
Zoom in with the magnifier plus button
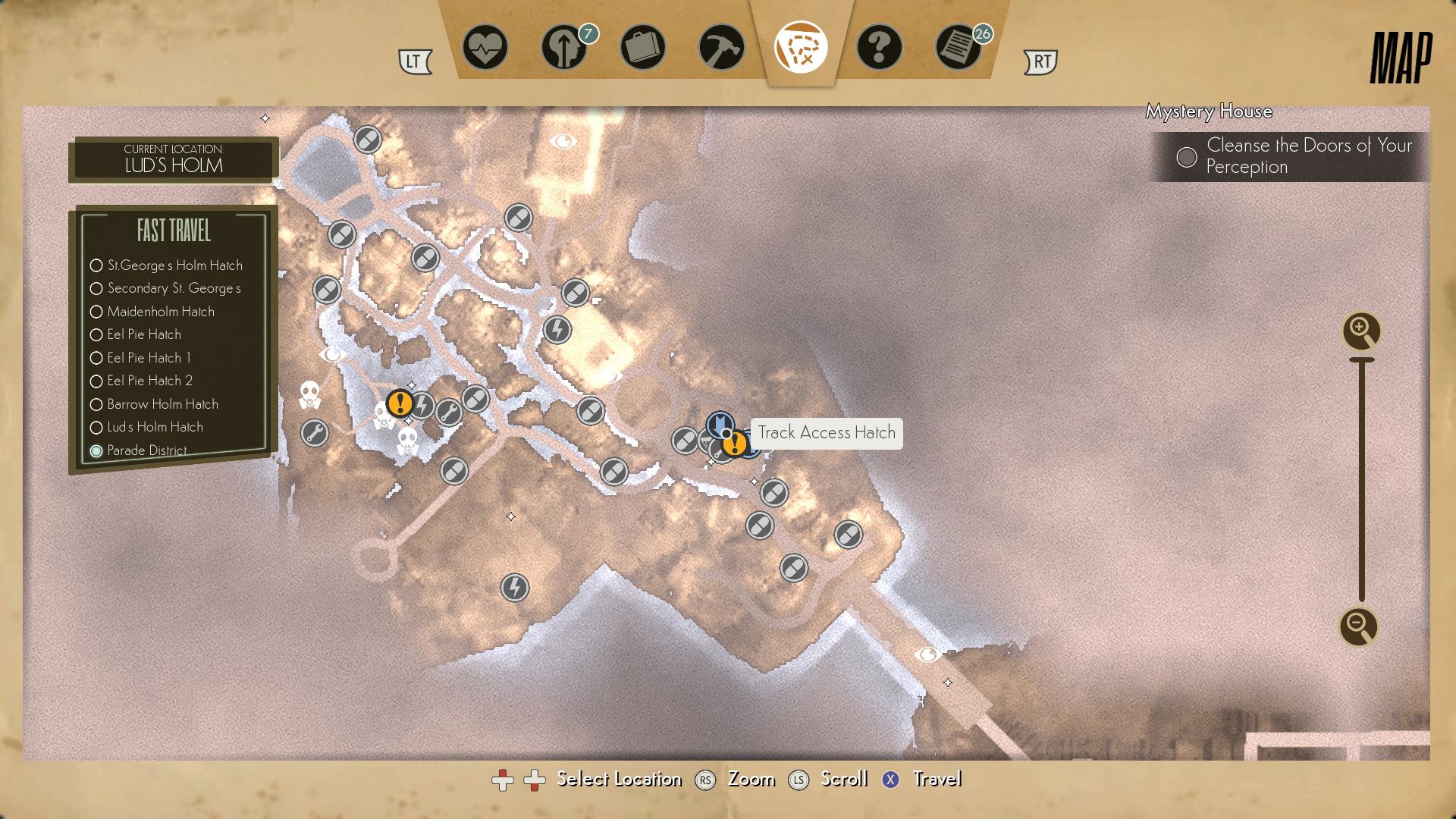click(x=1361, y=331)
